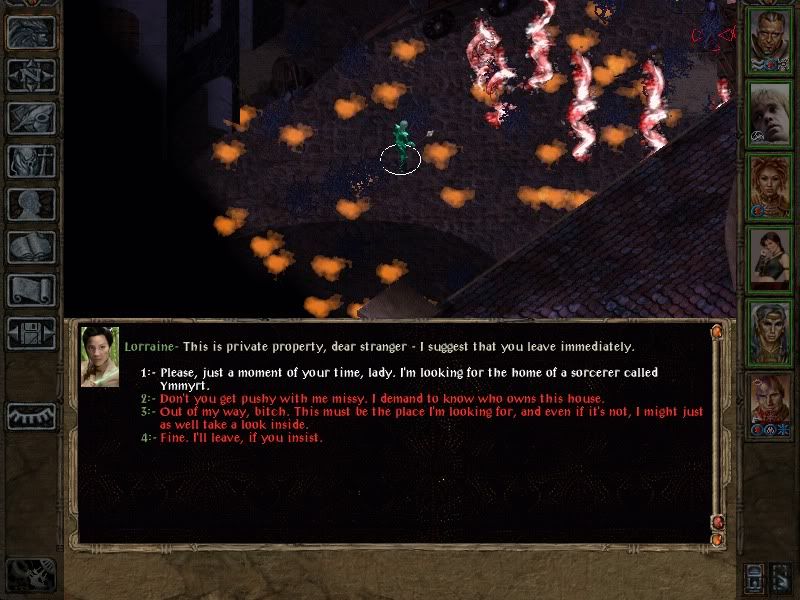Select the pale white-haired character's portrait
Viewport: 800px width, 600px height.
(x=770, y=113)
